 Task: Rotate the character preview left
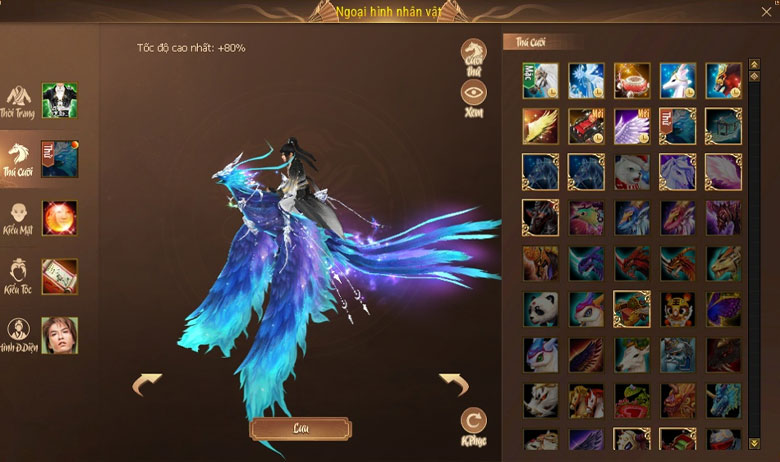coord(147,384)
